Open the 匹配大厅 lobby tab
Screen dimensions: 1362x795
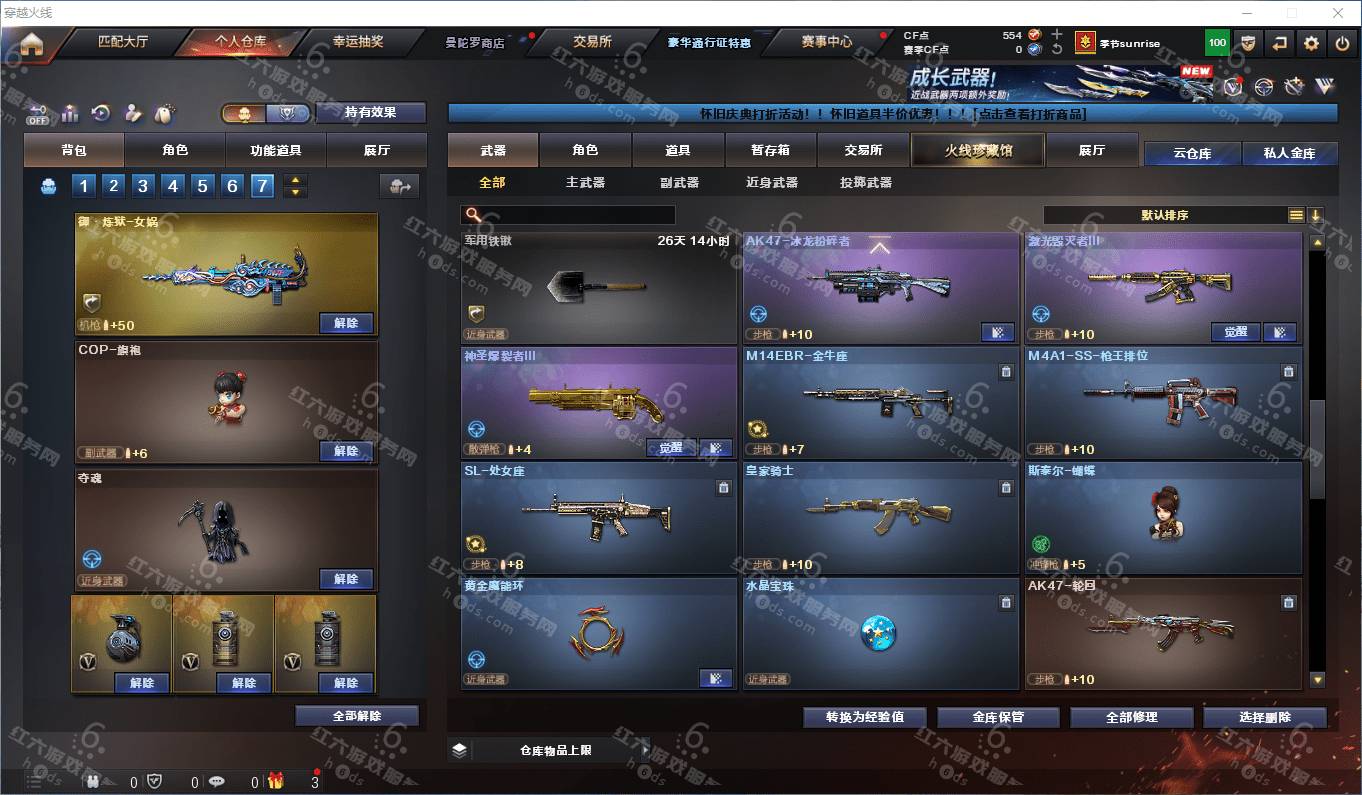(x=123, y=42)
